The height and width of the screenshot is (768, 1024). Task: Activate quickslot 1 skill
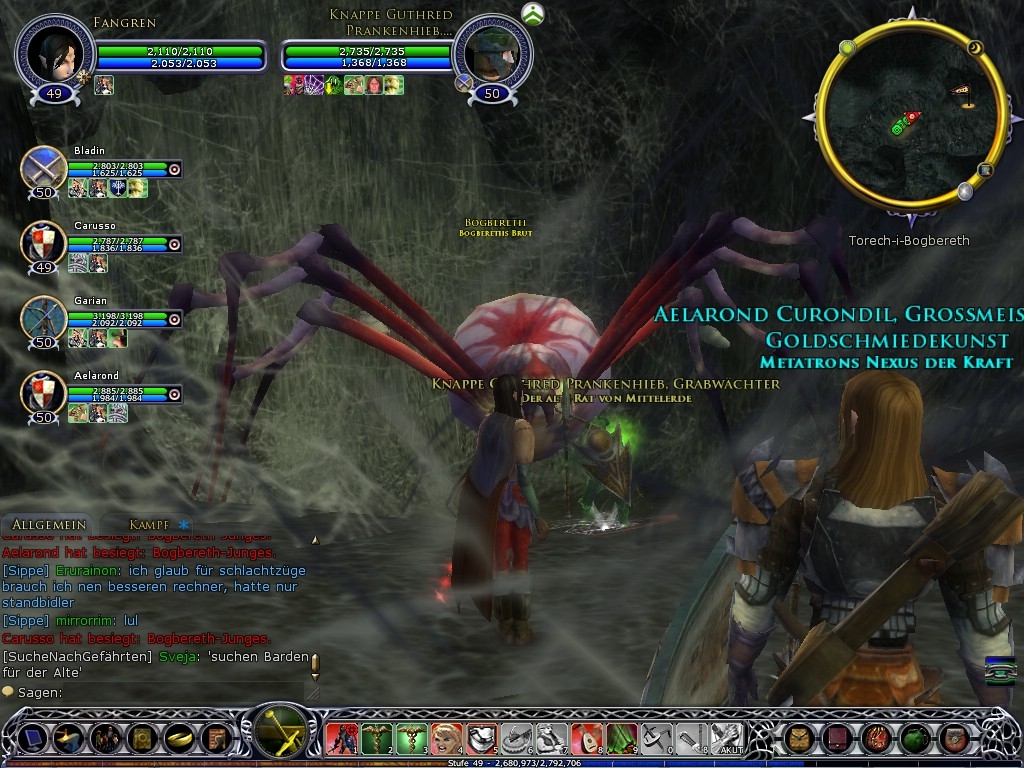pyautogui.click(x=342, y=738)
